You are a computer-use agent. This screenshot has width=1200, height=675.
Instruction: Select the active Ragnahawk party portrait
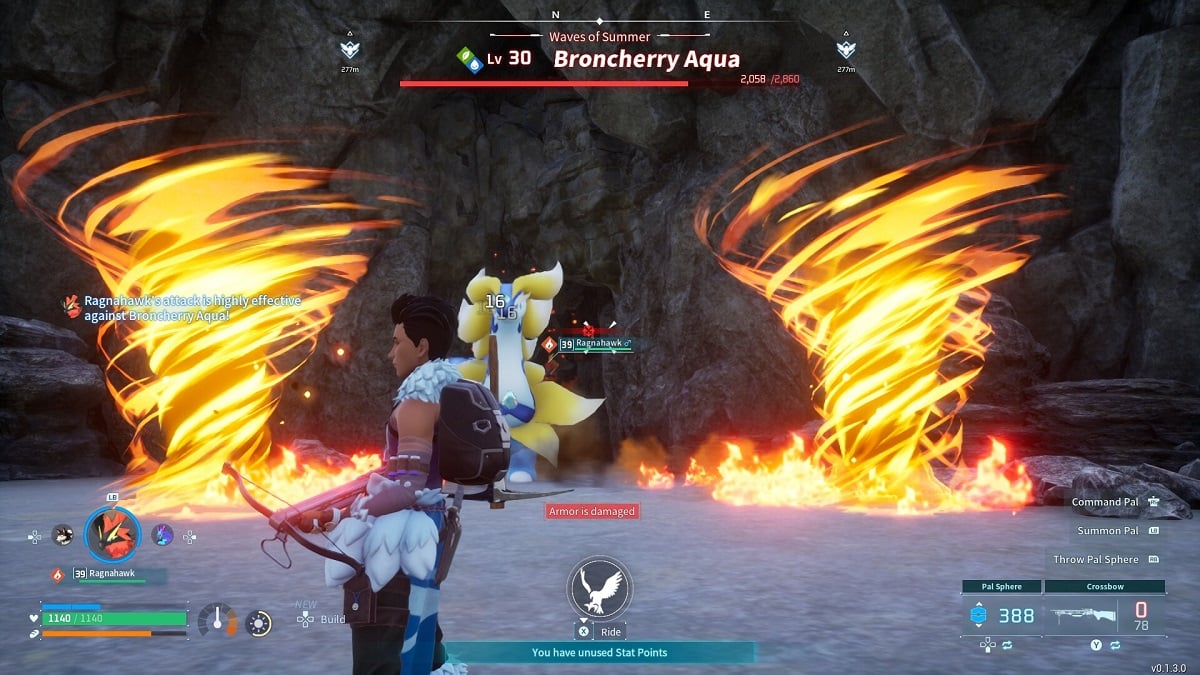tap(112, 534)
